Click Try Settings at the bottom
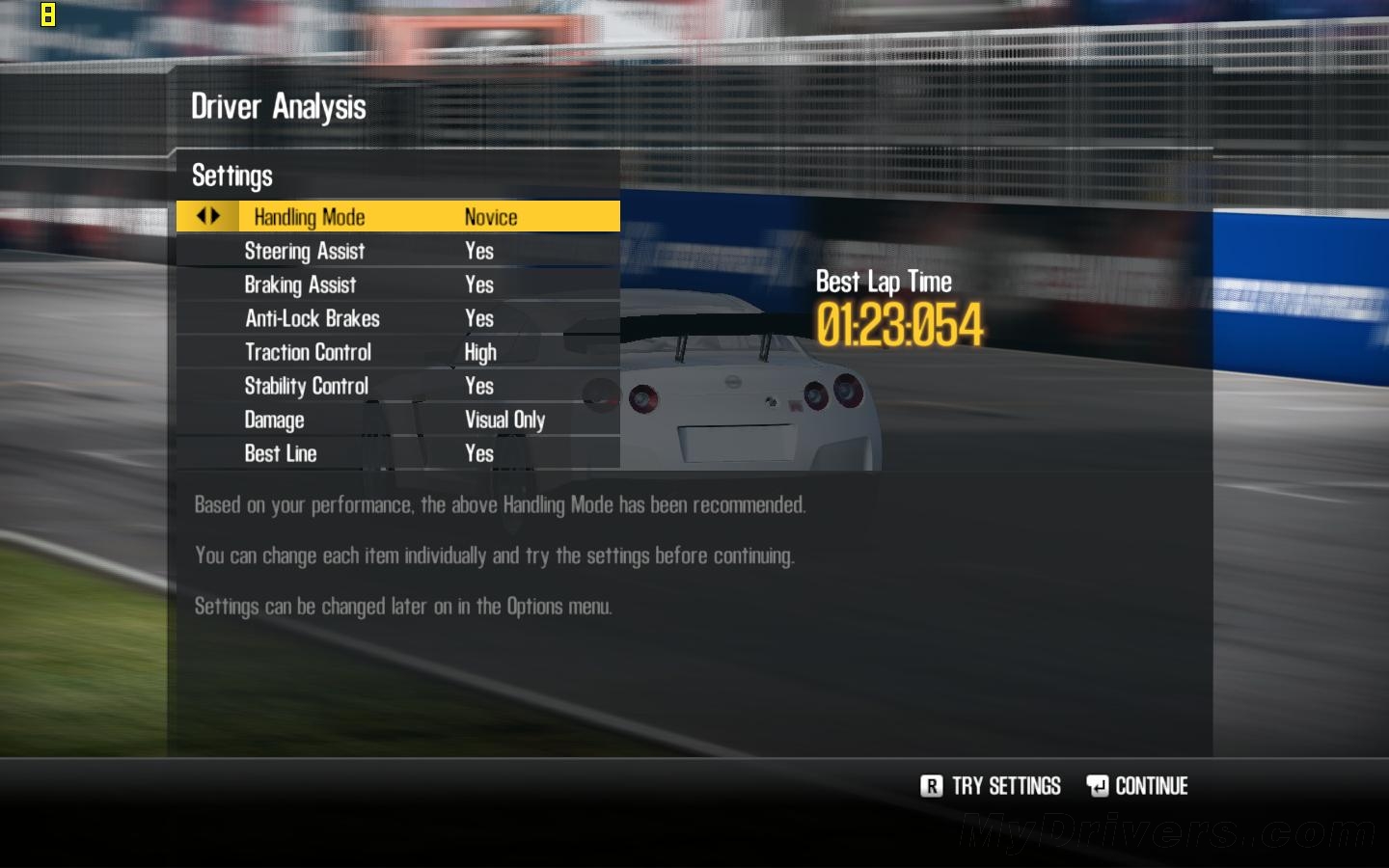The image size is (1389, 868). [x=992, y=786]
